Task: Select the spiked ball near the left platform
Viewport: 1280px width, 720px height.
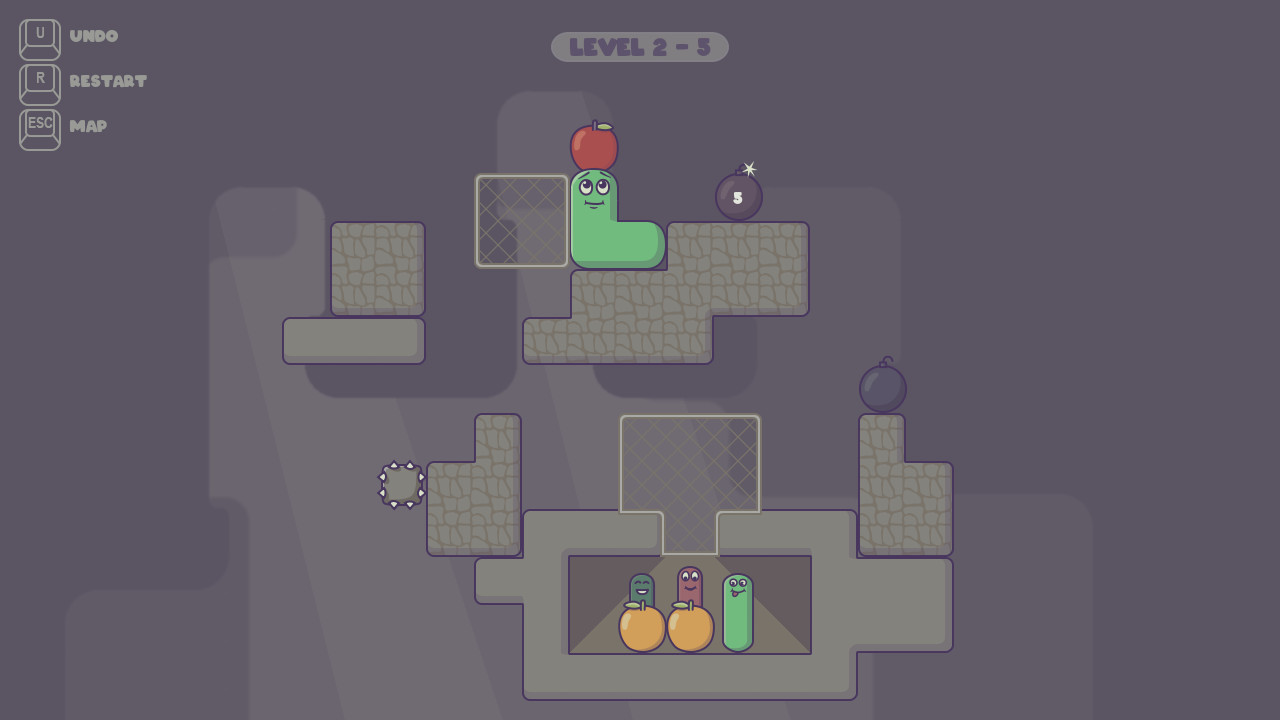Action: pos(402,485)
